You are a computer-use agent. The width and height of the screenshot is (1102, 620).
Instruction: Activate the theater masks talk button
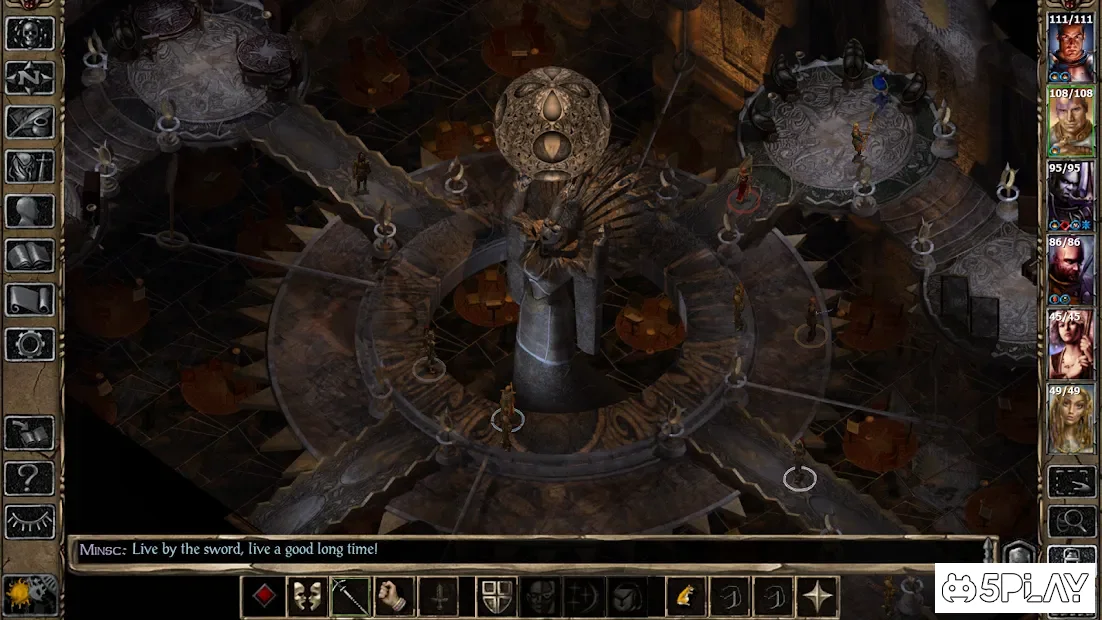307,597
